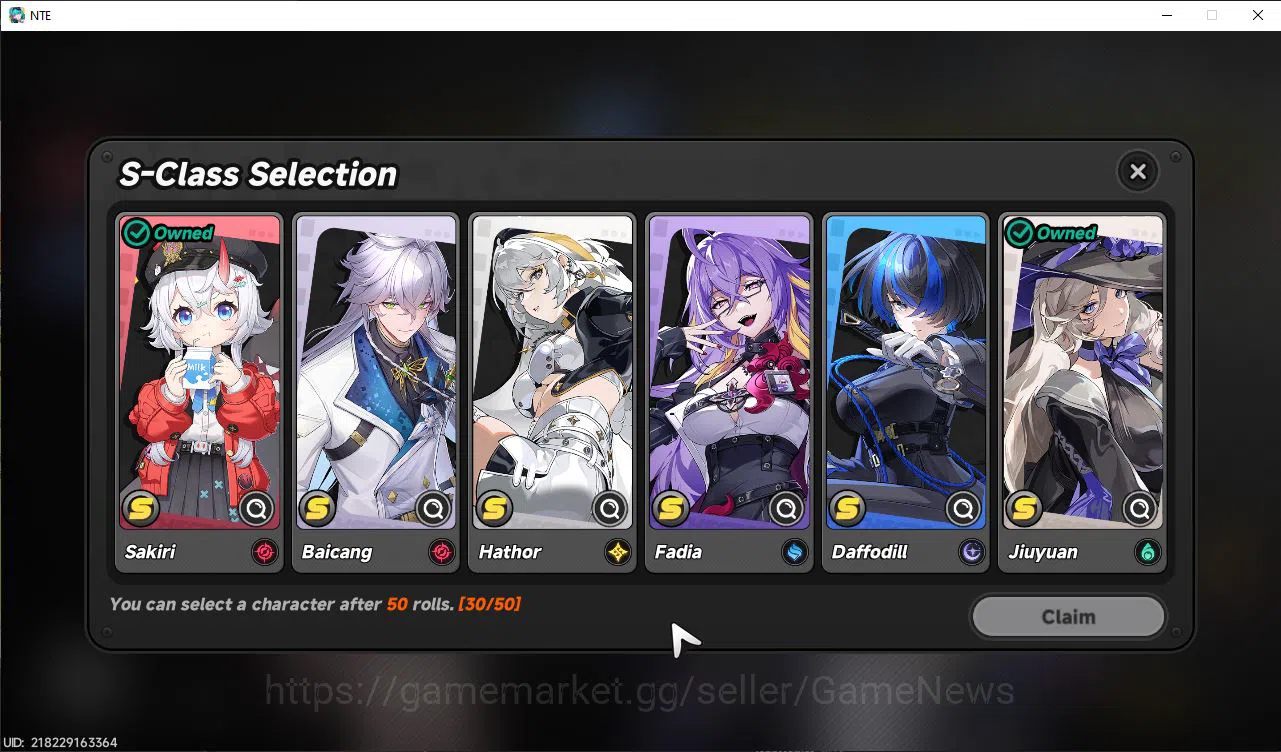Click Jiuyuan's magnifier preview icon
Image resolution: width=1281 pixels, height=752 pixels.
click(1139, 508)
